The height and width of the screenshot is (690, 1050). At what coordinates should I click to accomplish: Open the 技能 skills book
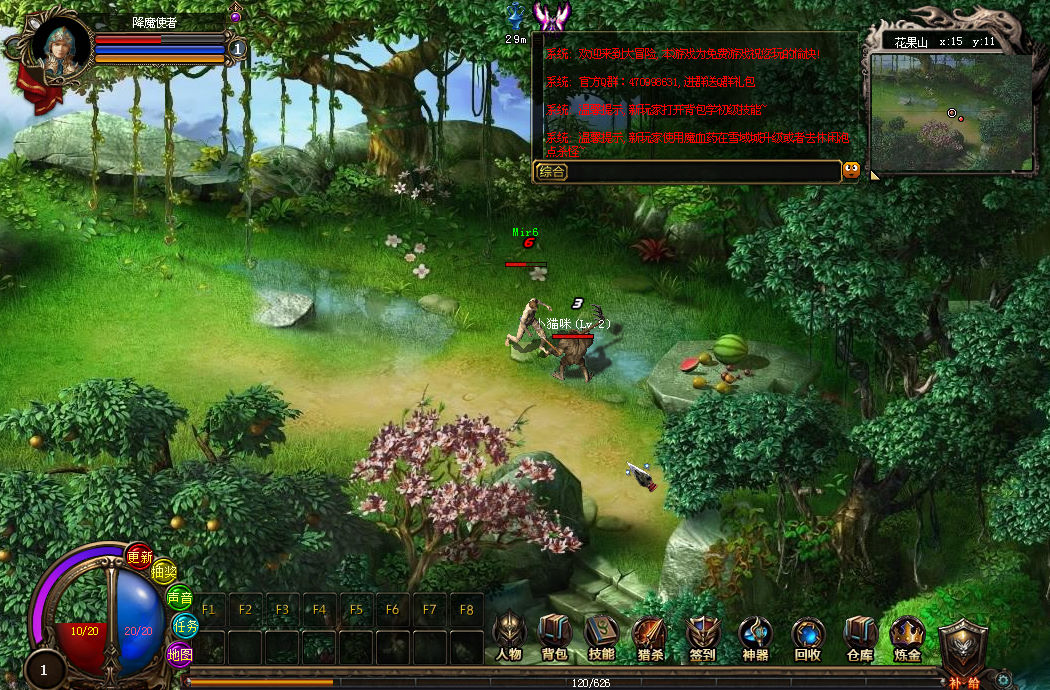click(x=601, y=634)
